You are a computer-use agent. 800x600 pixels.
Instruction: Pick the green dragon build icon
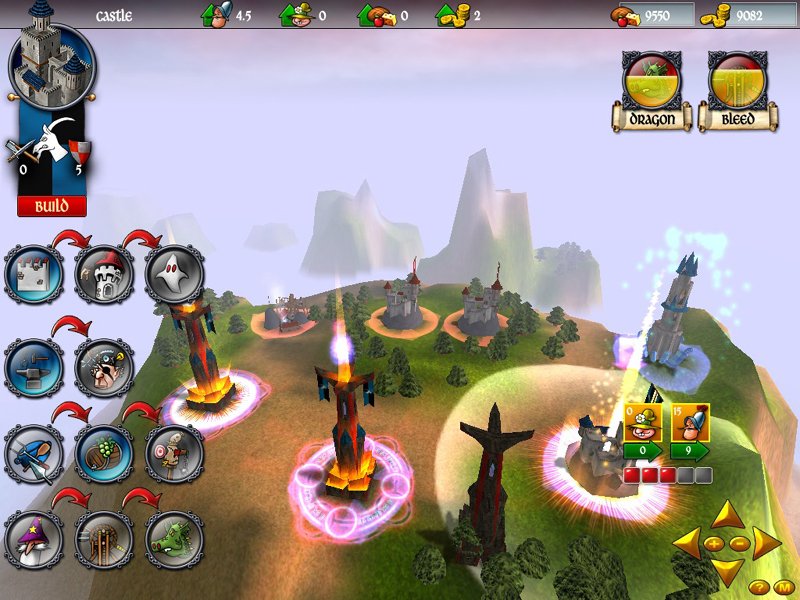click(175, 540)
